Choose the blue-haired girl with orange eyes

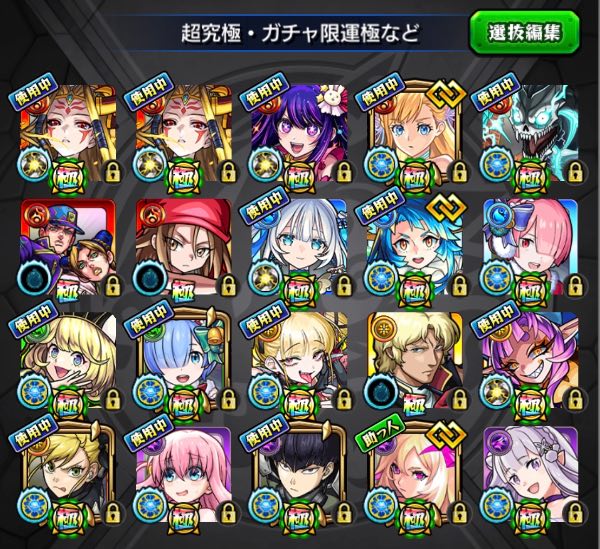(407, 246)
